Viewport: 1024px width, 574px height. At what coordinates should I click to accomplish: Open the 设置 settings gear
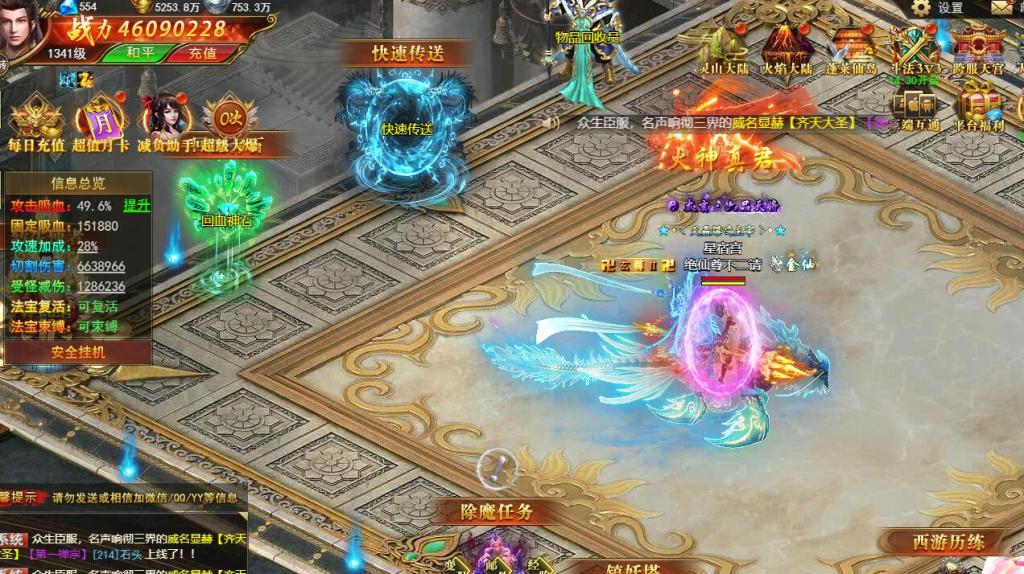tap(936, 8)
